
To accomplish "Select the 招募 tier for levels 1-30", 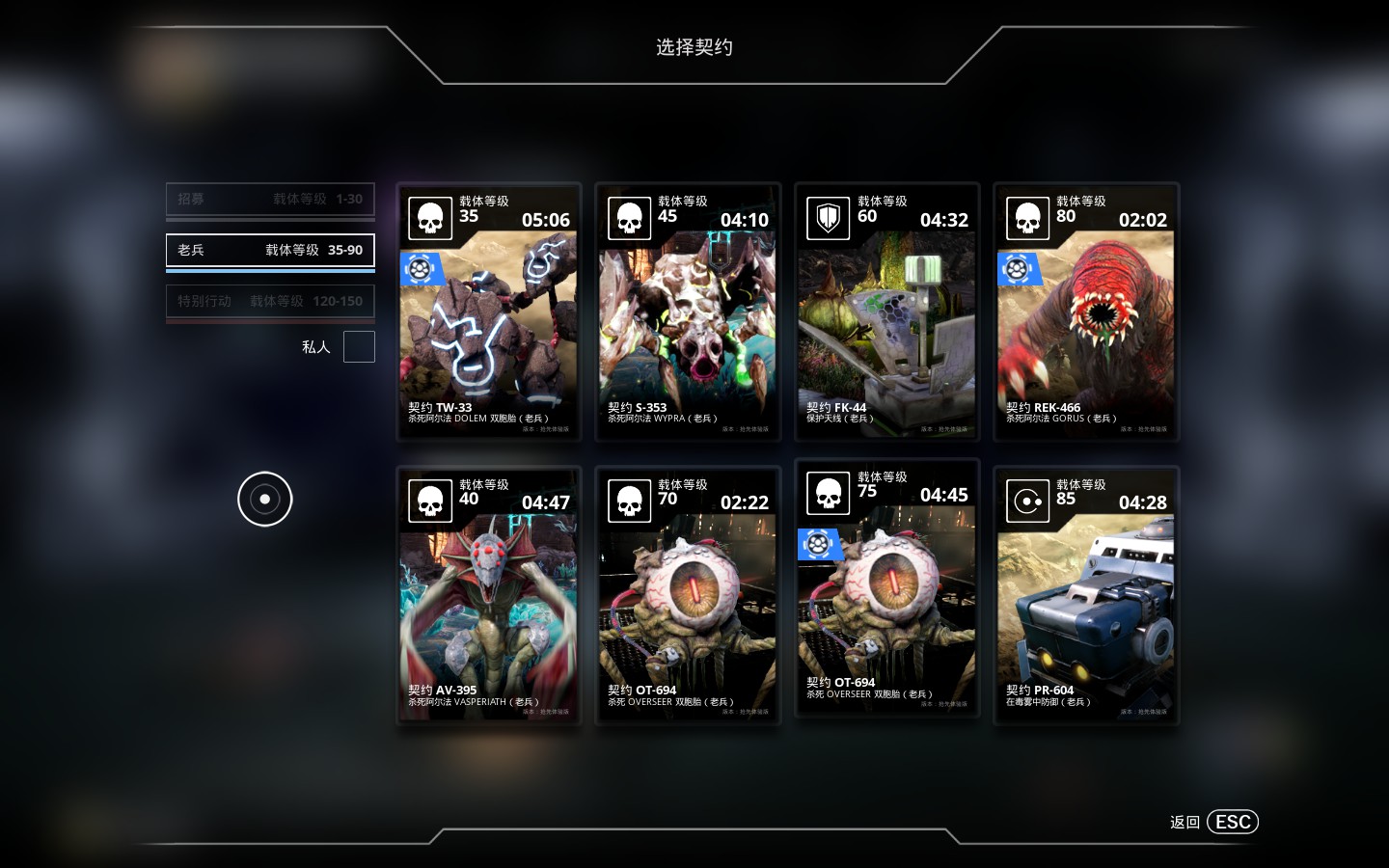I will coord(270,200).
